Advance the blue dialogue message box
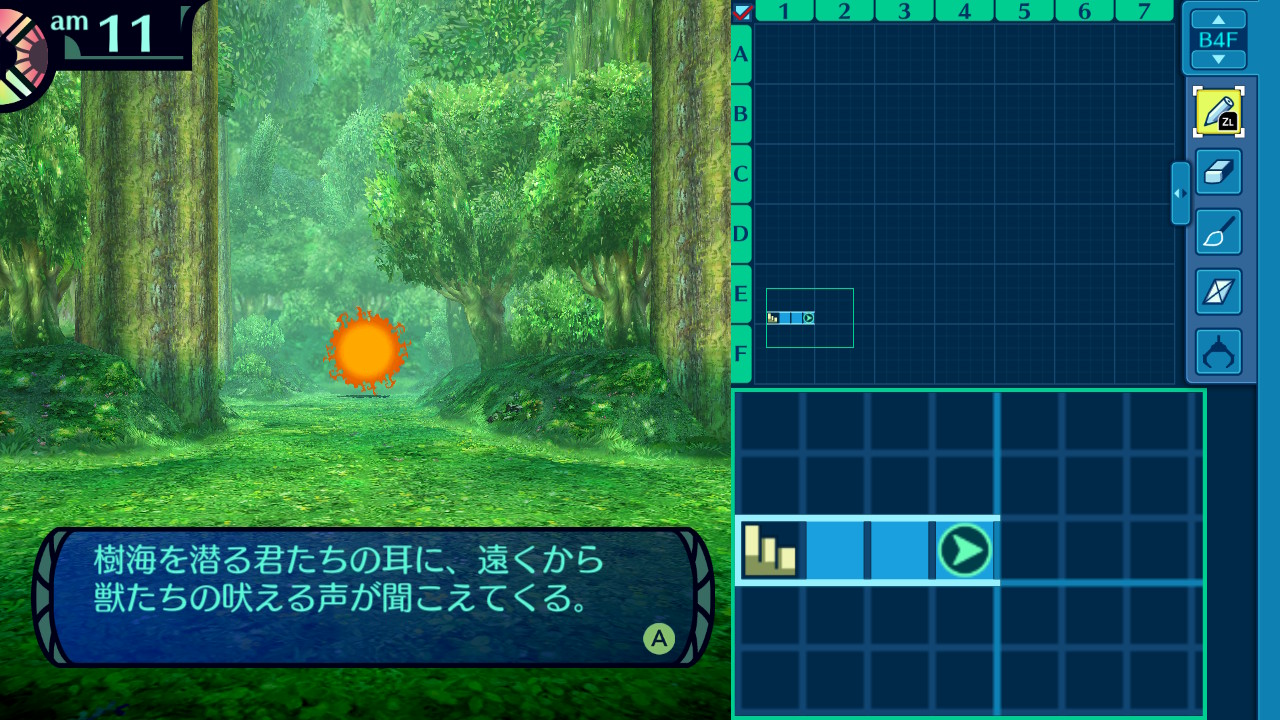Viewport: 1280px width, 720px height. 658,637
